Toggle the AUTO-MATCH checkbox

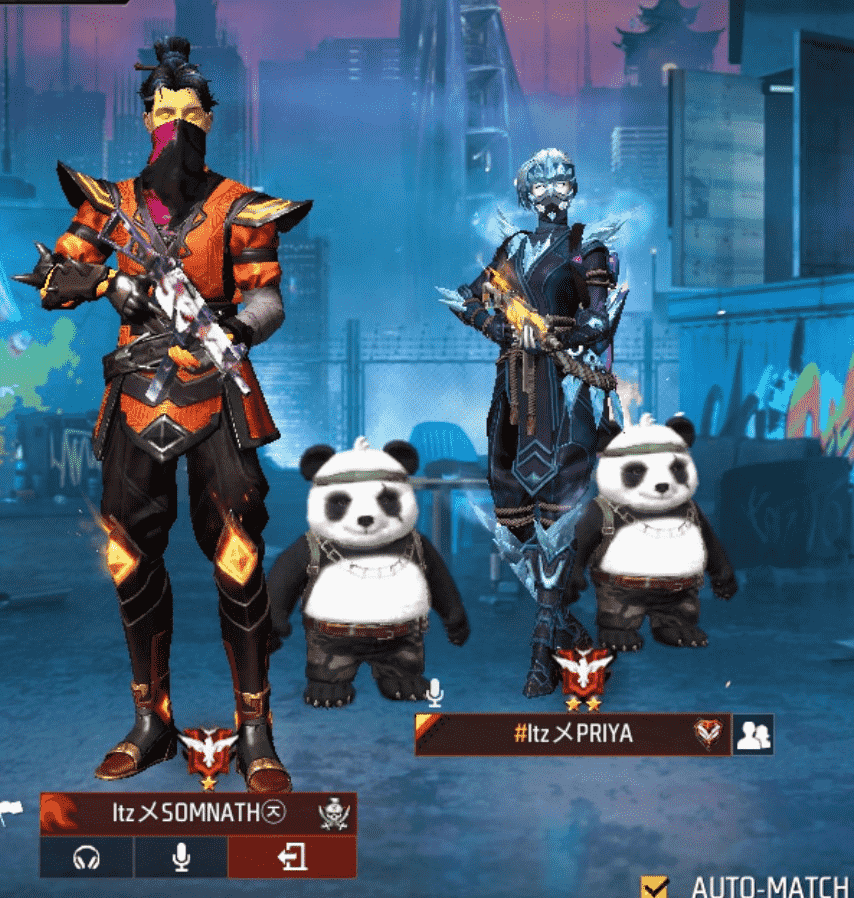point(656,886)
